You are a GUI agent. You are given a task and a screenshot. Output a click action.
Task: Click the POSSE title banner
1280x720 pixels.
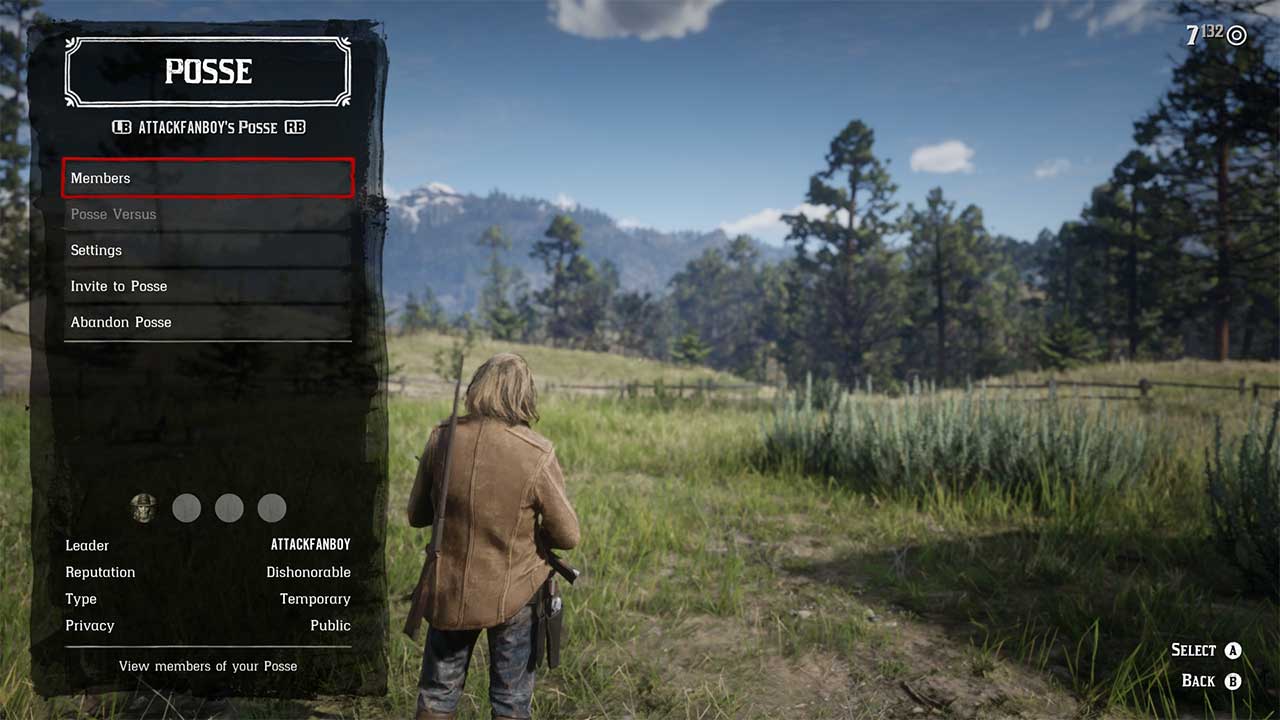pyautogui.click(x=207, y=71)
